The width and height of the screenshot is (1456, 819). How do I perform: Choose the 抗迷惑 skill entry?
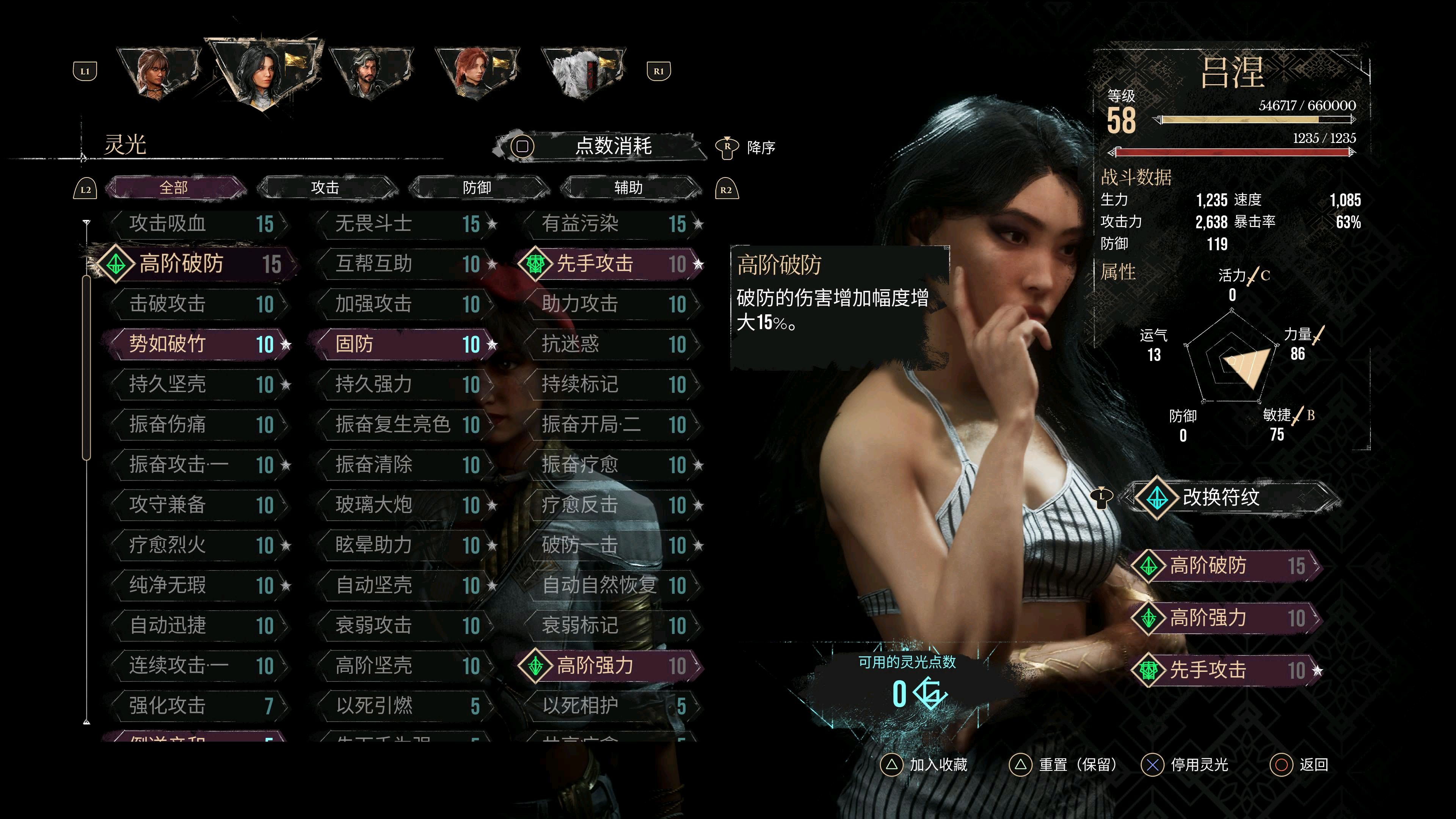point(610,344)
